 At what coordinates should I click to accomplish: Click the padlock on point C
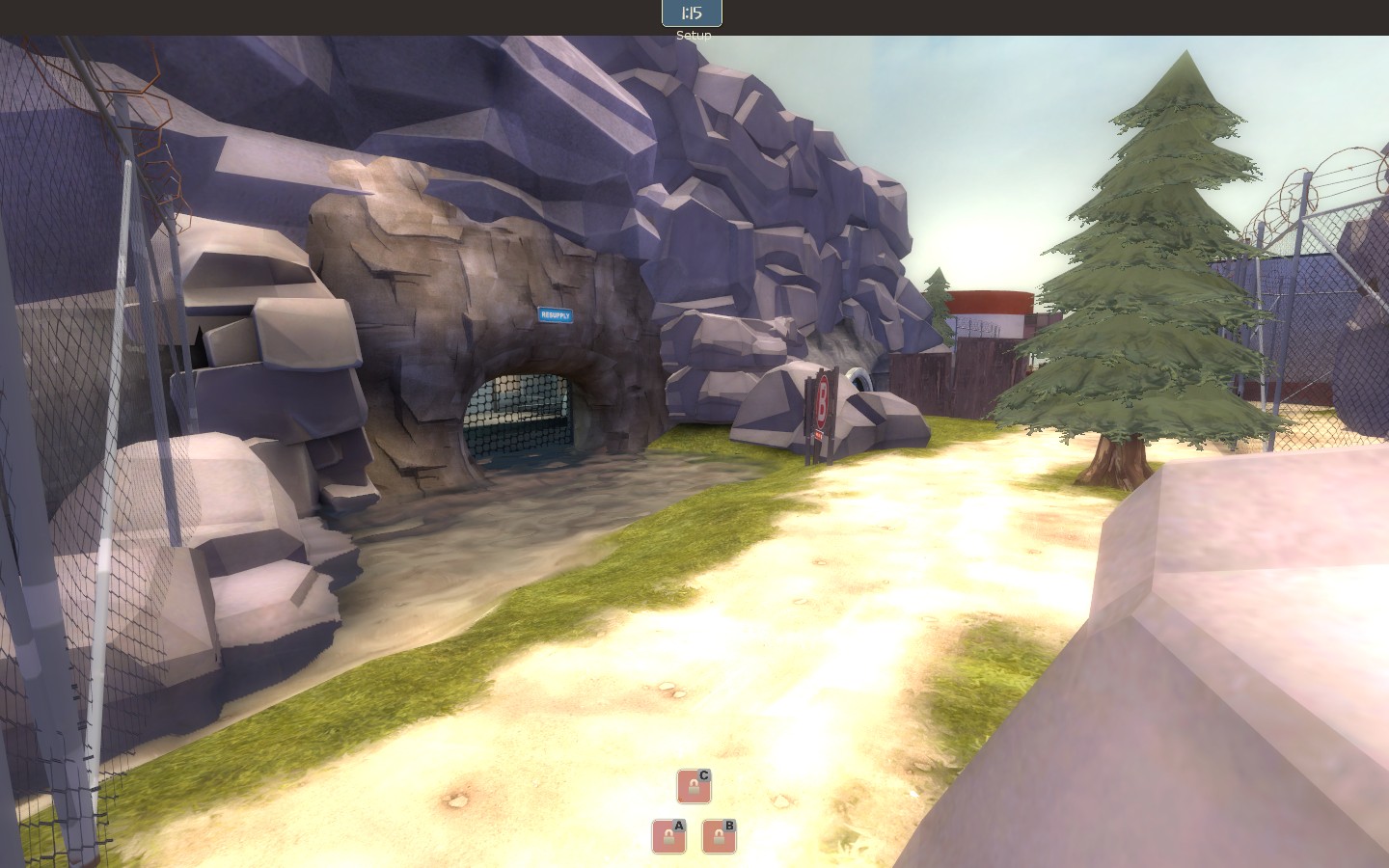(692, 788)
